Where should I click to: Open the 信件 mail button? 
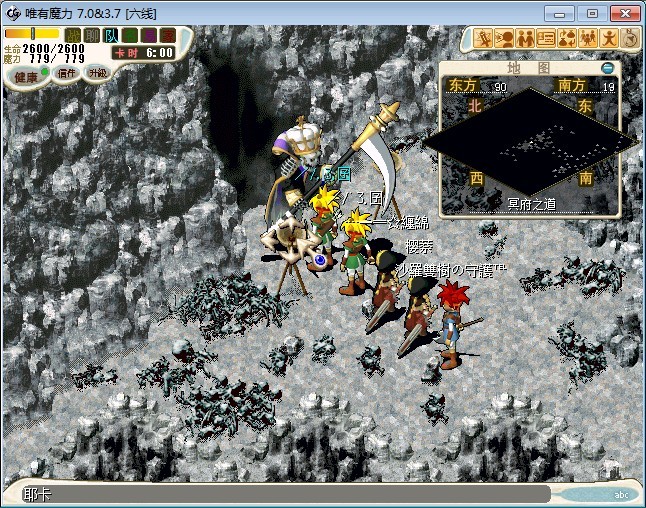click(x=66, y=73)
